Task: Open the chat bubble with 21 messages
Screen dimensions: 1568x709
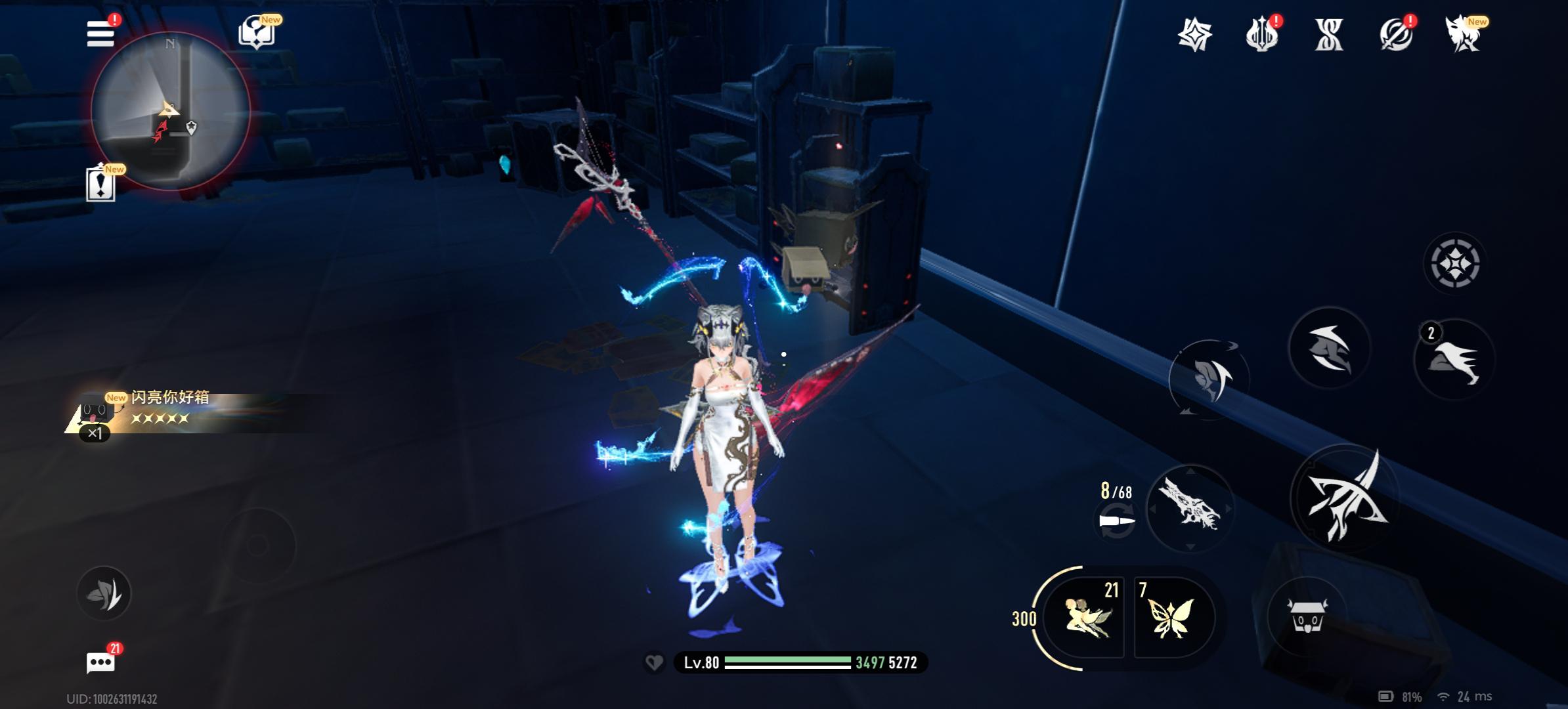Action: pos(100,662)
